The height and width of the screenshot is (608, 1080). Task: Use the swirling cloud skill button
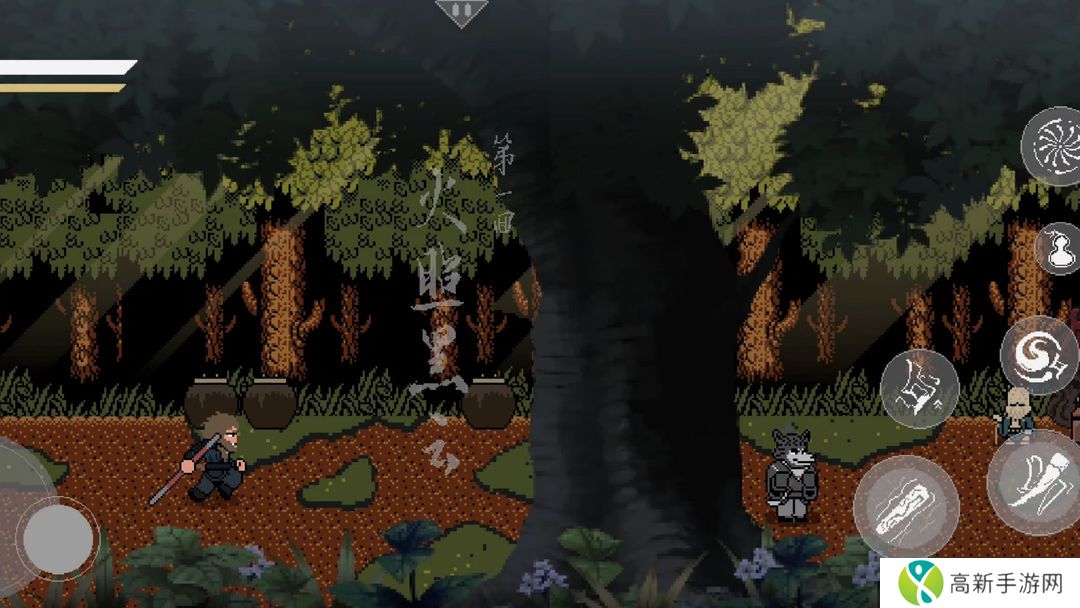(1038, 355)
